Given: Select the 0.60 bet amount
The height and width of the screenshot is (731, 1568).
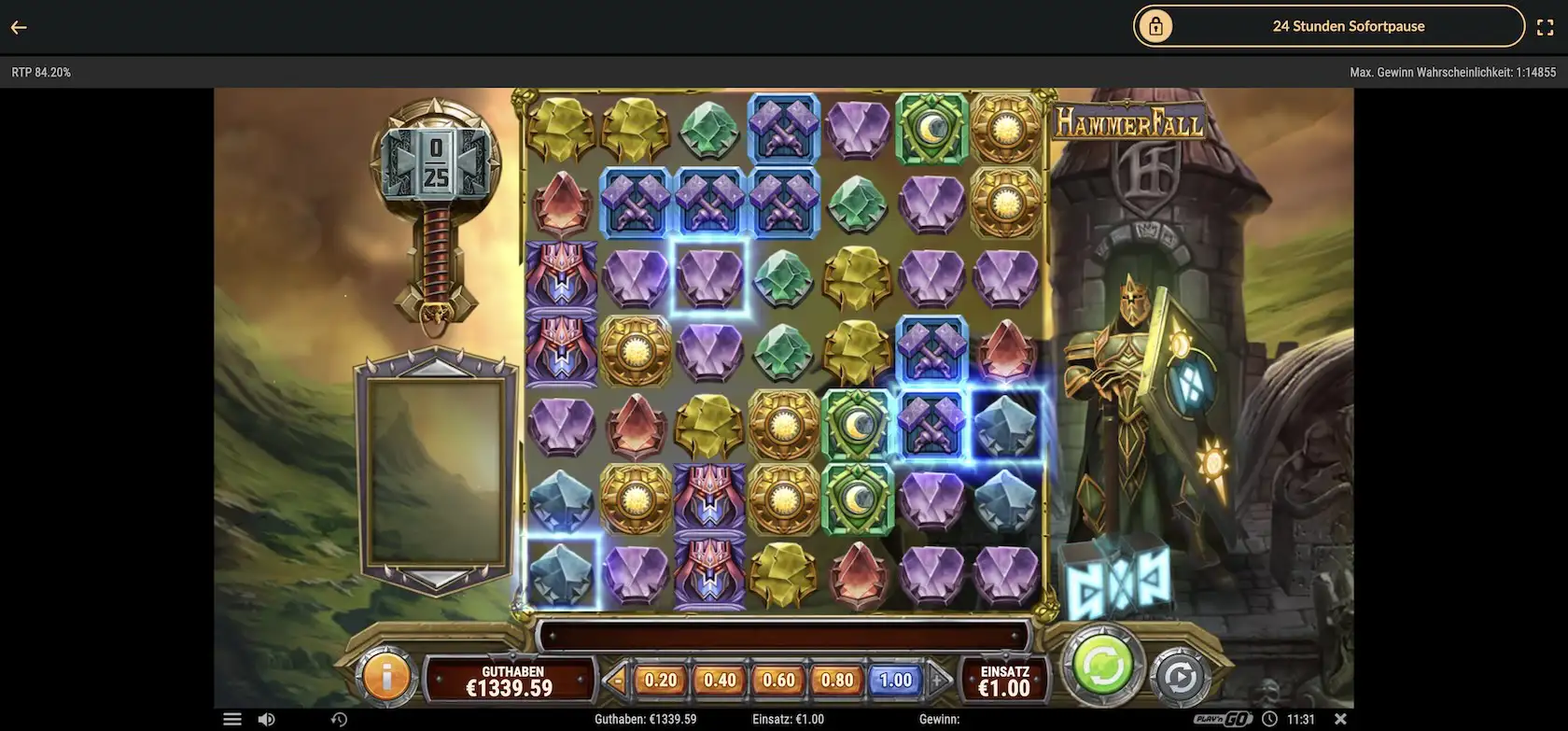Looking at the screenshot, I should point(778,681).
